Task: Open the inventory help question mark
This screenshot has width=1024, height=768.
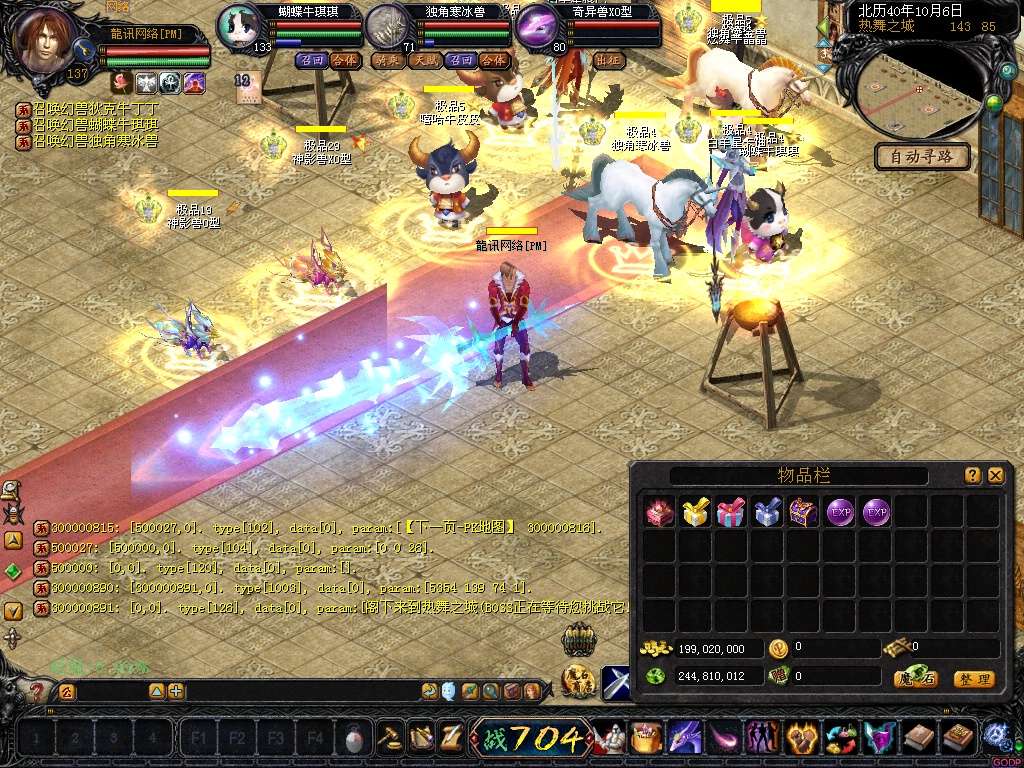Action: 972,476
